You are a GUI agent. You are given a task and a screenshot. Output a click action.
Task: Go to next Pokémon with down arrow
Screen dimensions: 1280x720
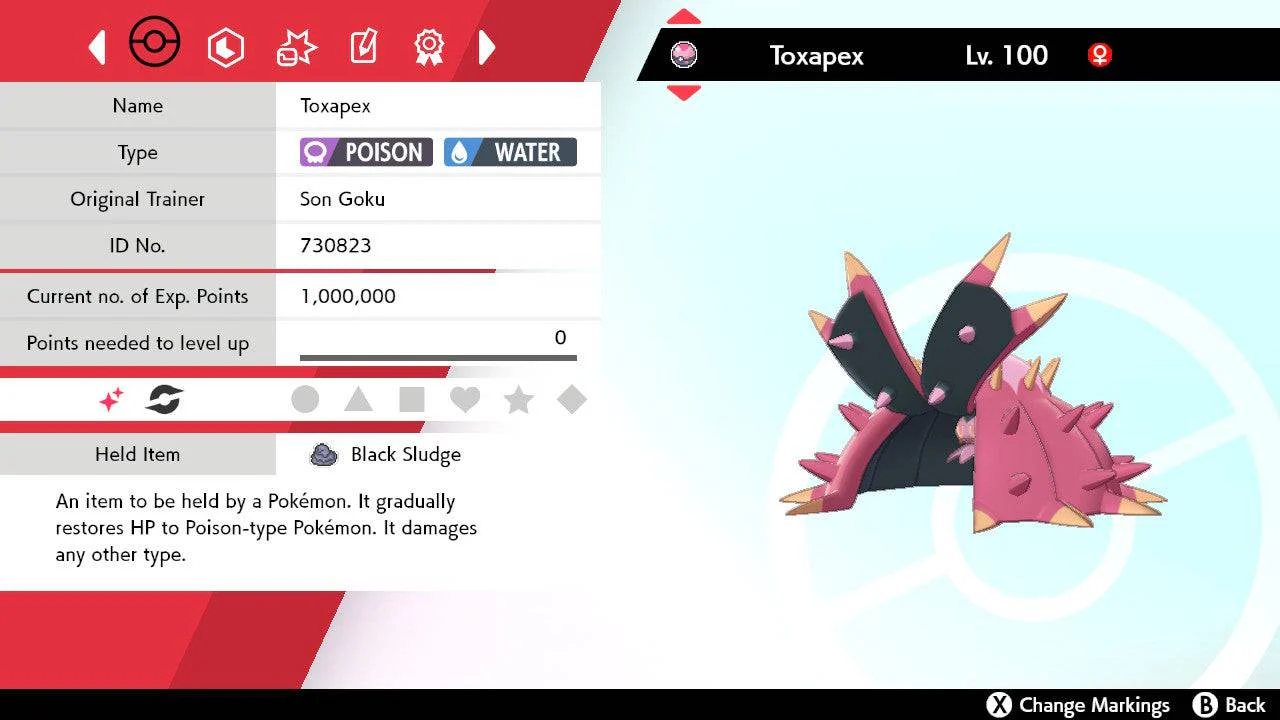click(x=683, y=93)
